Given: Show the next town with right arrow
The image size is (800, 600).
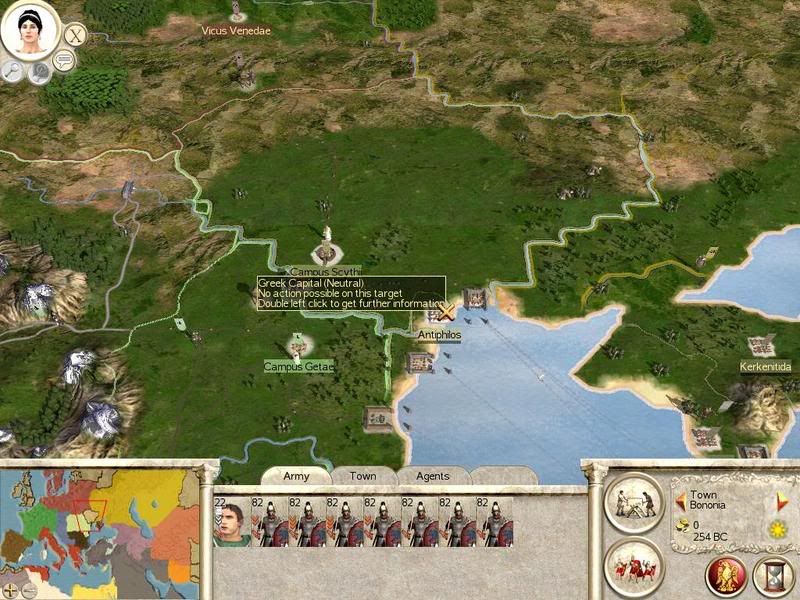Looking at the screenshot, I should coord(782,499).
